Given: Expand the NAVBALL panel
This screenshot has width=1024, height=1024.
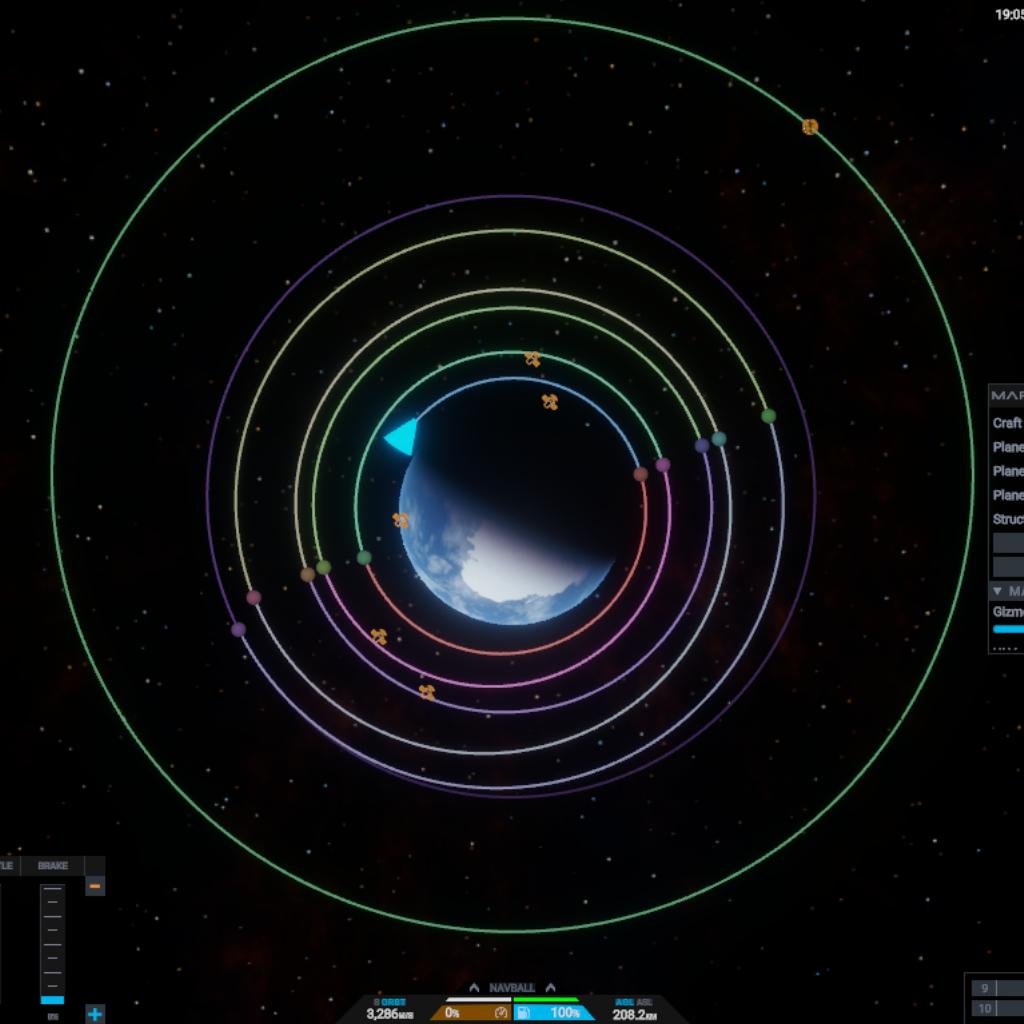Looking at the screenshot, I should pyautogui.click(x=512, y=988).
